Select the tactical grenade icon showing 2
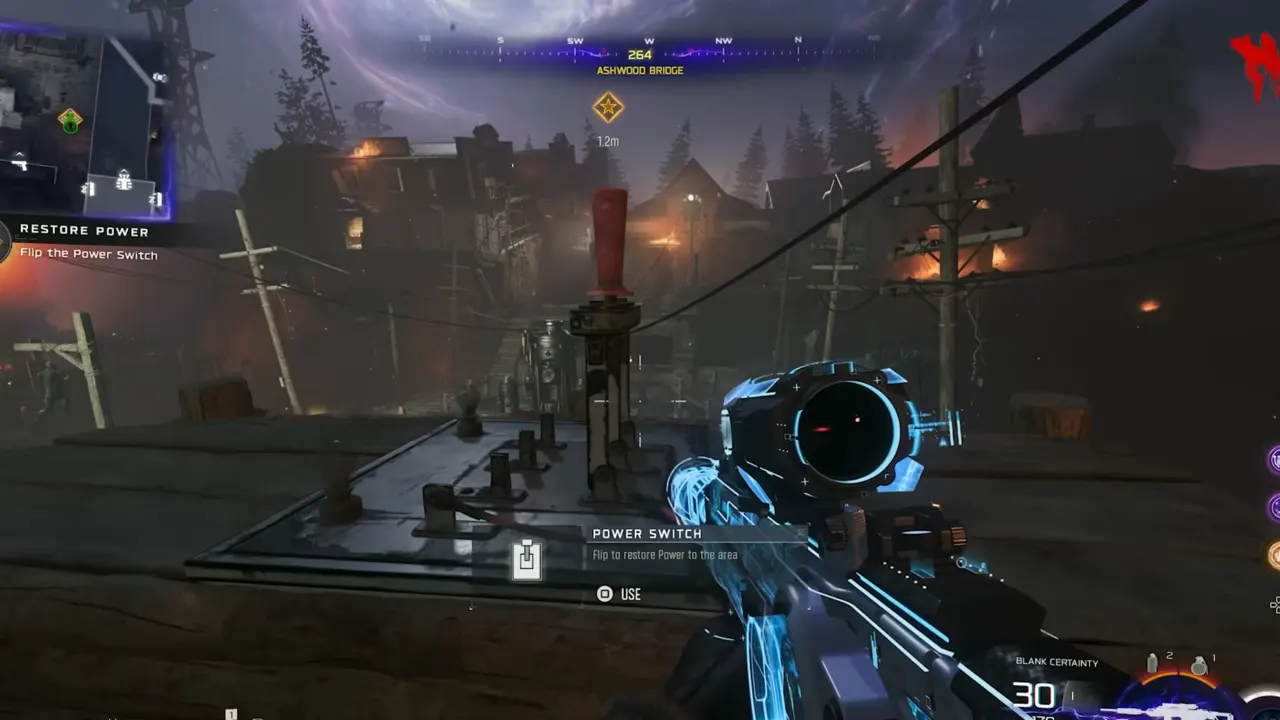1280x720 pixels. [x=1153, y=662]
